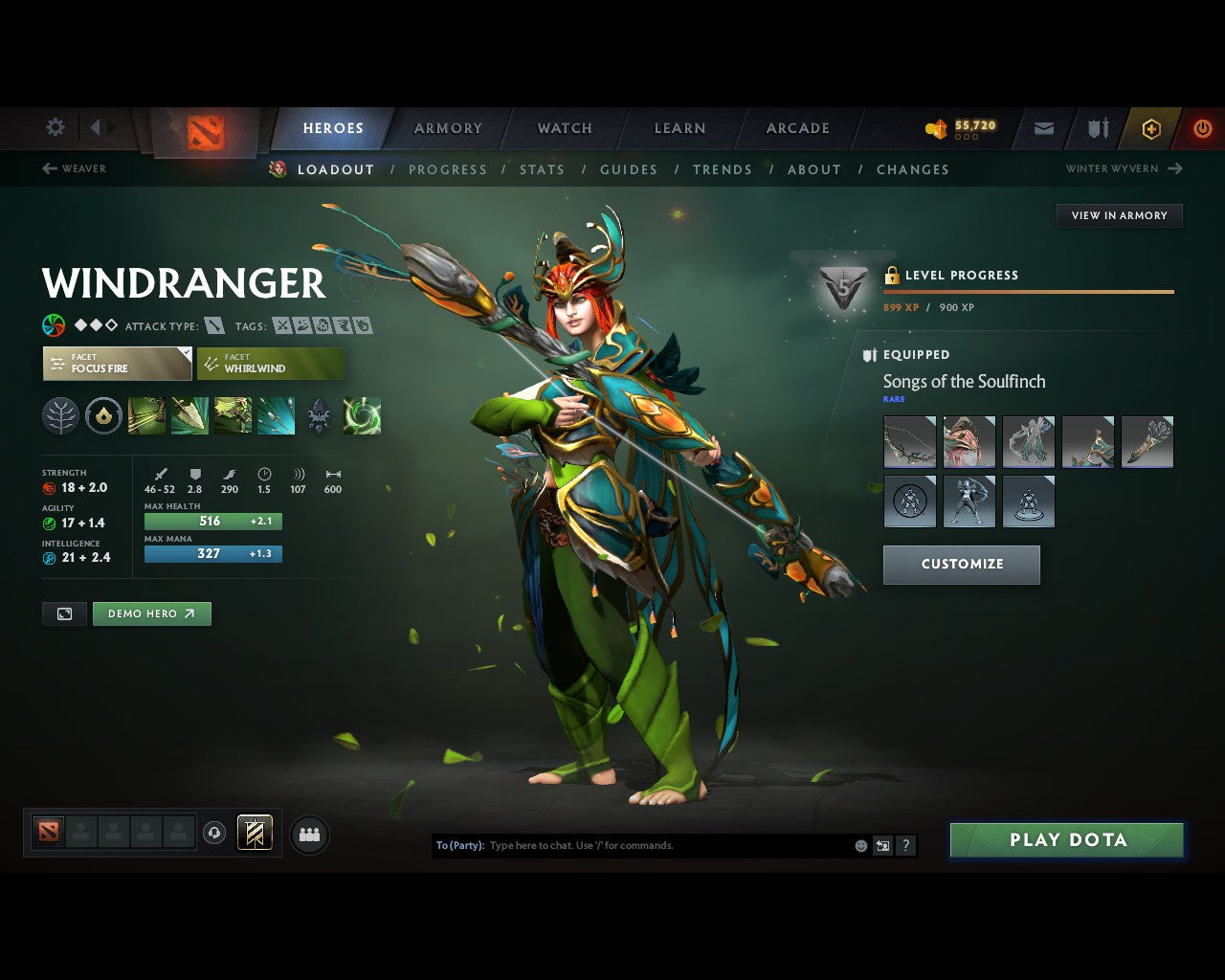Click the View in Armory button
The width and height of the screenshot is (1225, 980).
(1119, 215)
